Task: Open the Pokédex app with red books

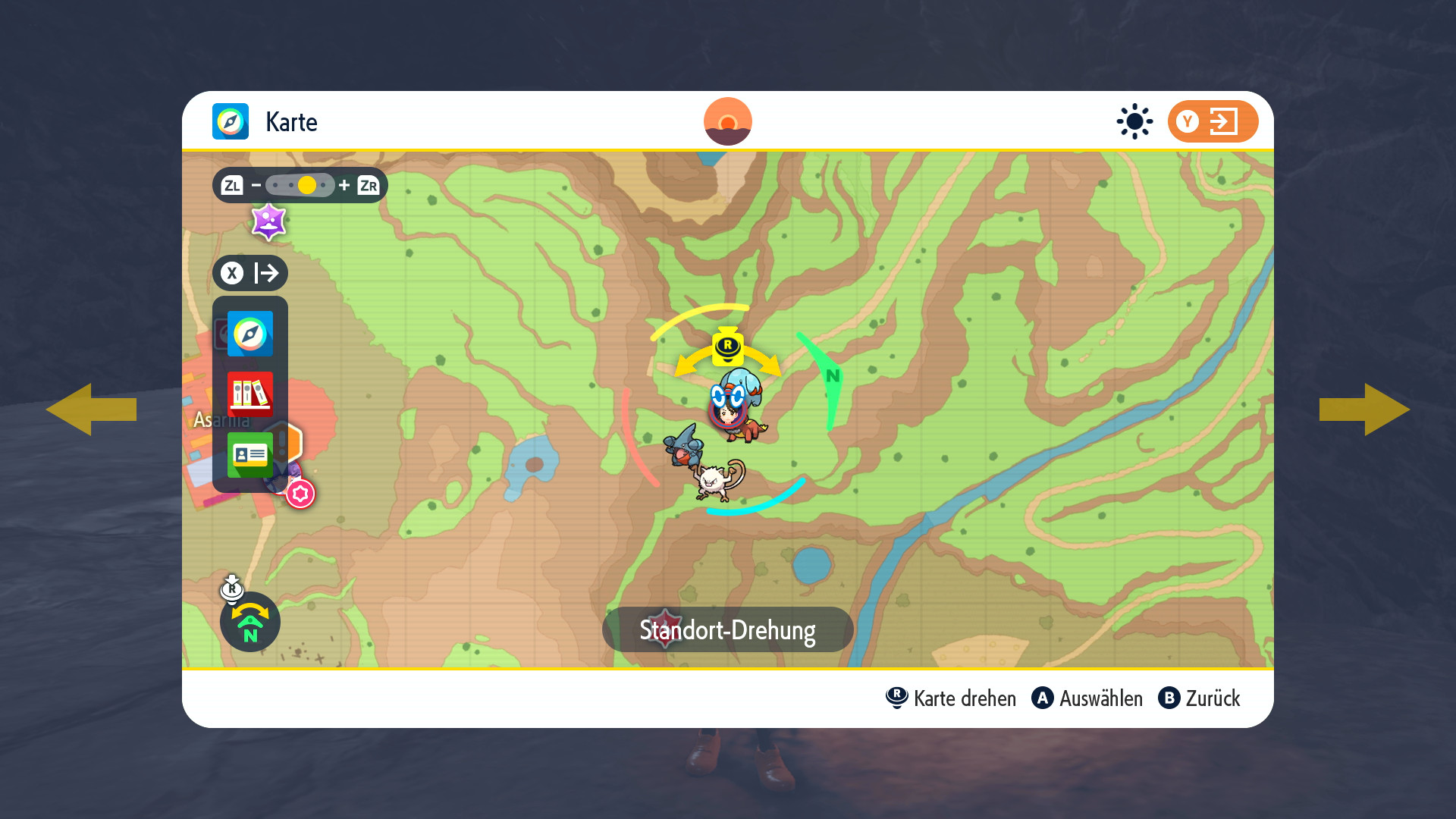Action: pos(250,394)
